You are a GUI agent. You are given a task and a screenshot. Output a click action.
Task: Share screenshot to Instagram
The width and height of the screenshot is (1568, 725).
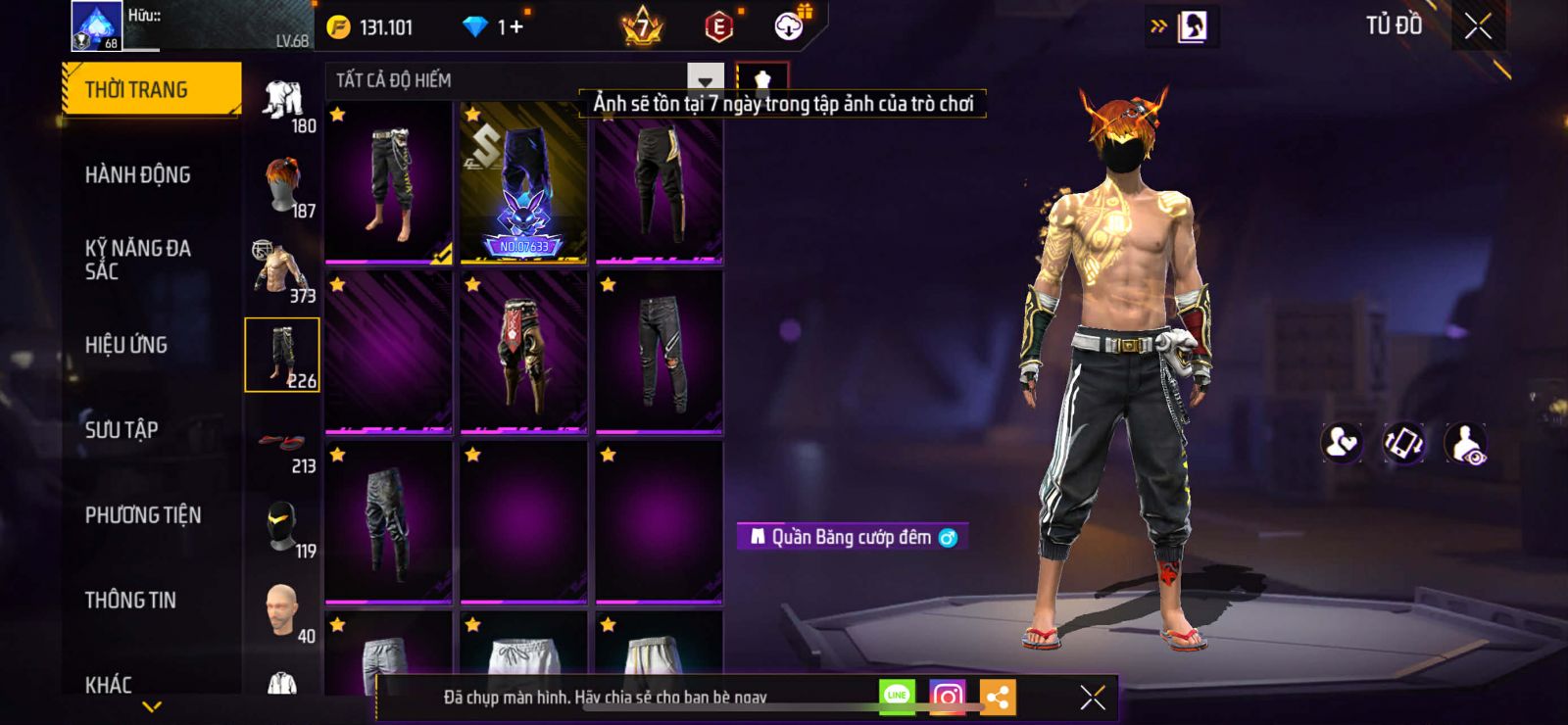947,697
